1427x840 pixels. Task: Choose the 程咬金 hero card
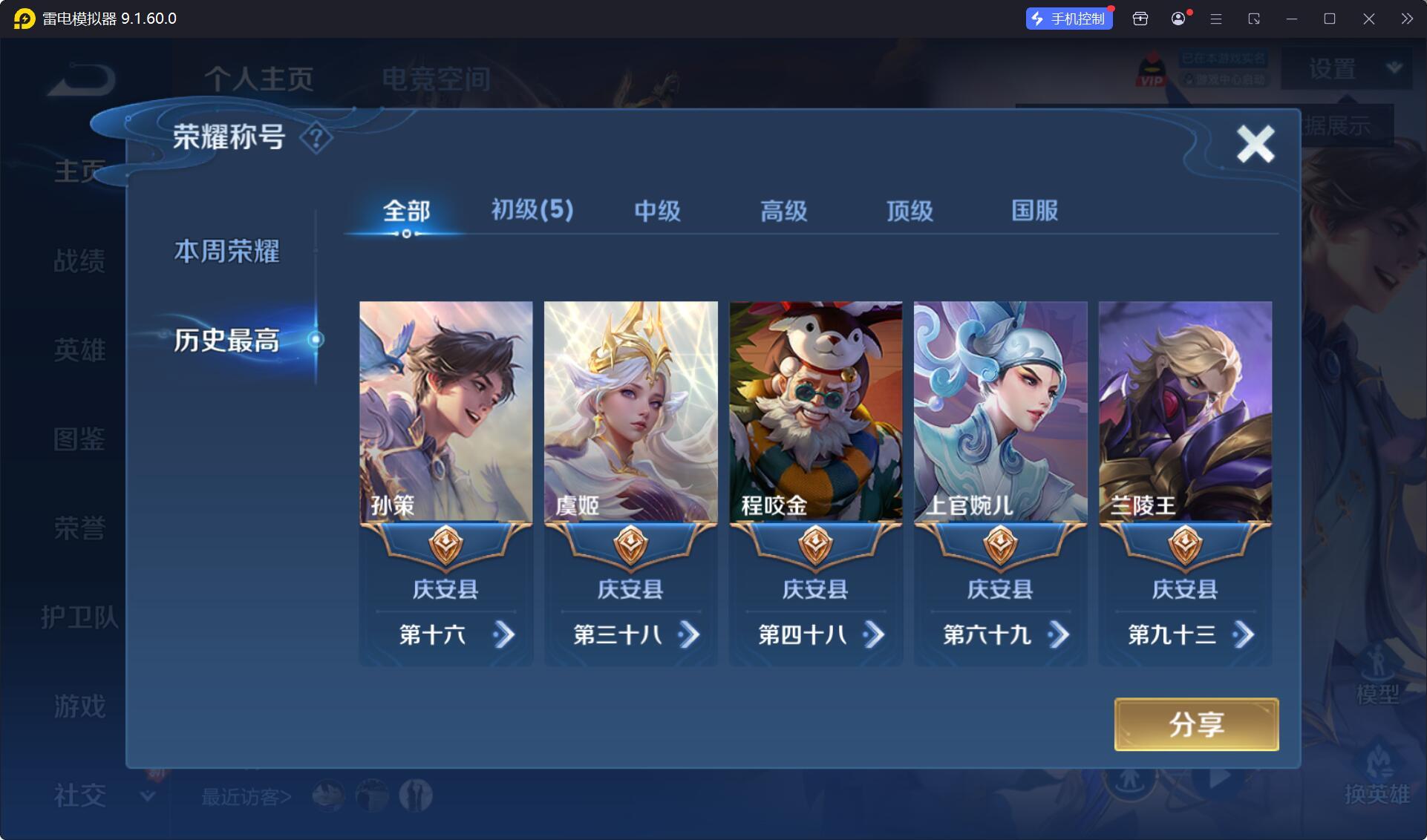[x=815, y=412]
